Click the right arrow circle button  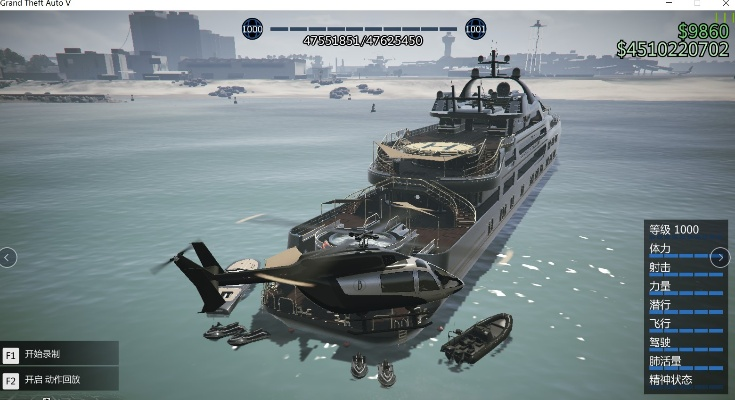point(719,257)
